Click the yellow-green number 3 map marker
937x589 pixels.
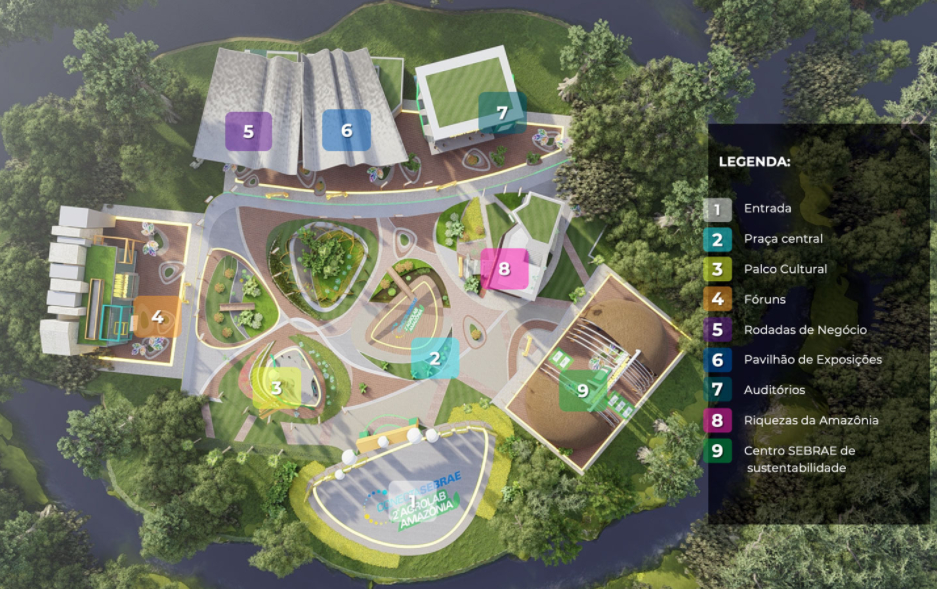pos(277,387)
